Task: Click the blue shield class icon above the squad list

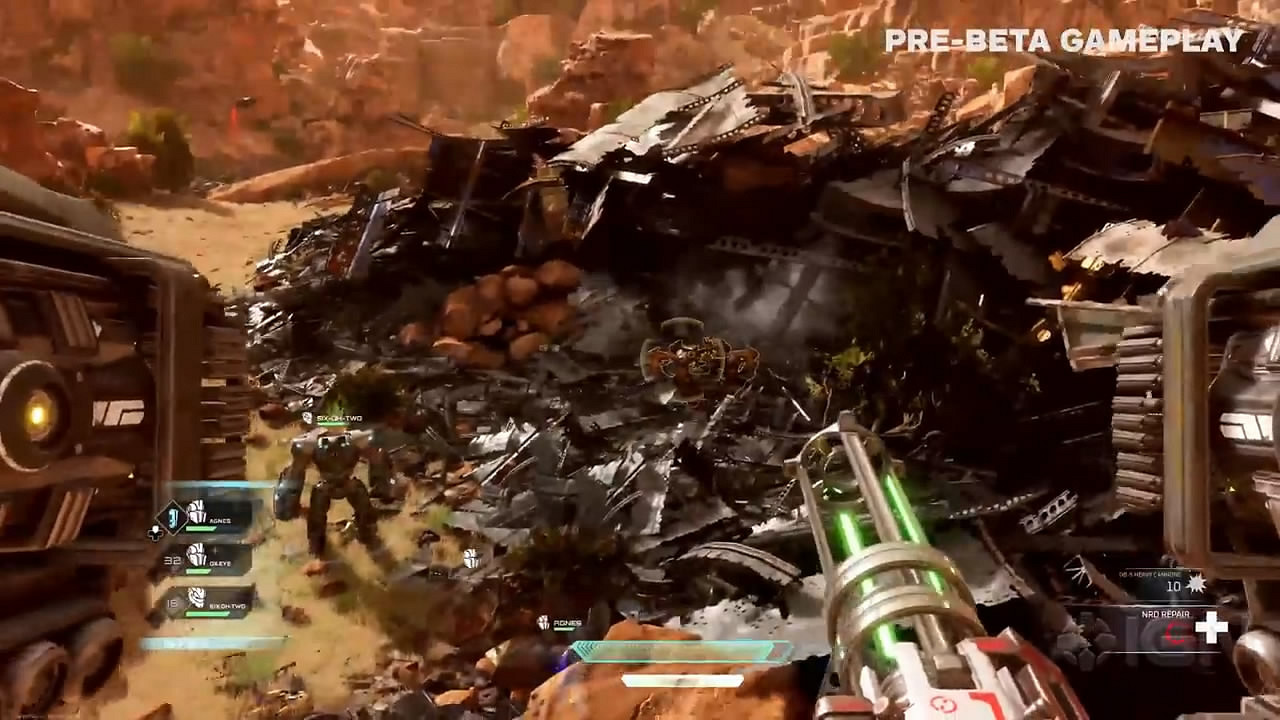Action: tap(172, 517)
